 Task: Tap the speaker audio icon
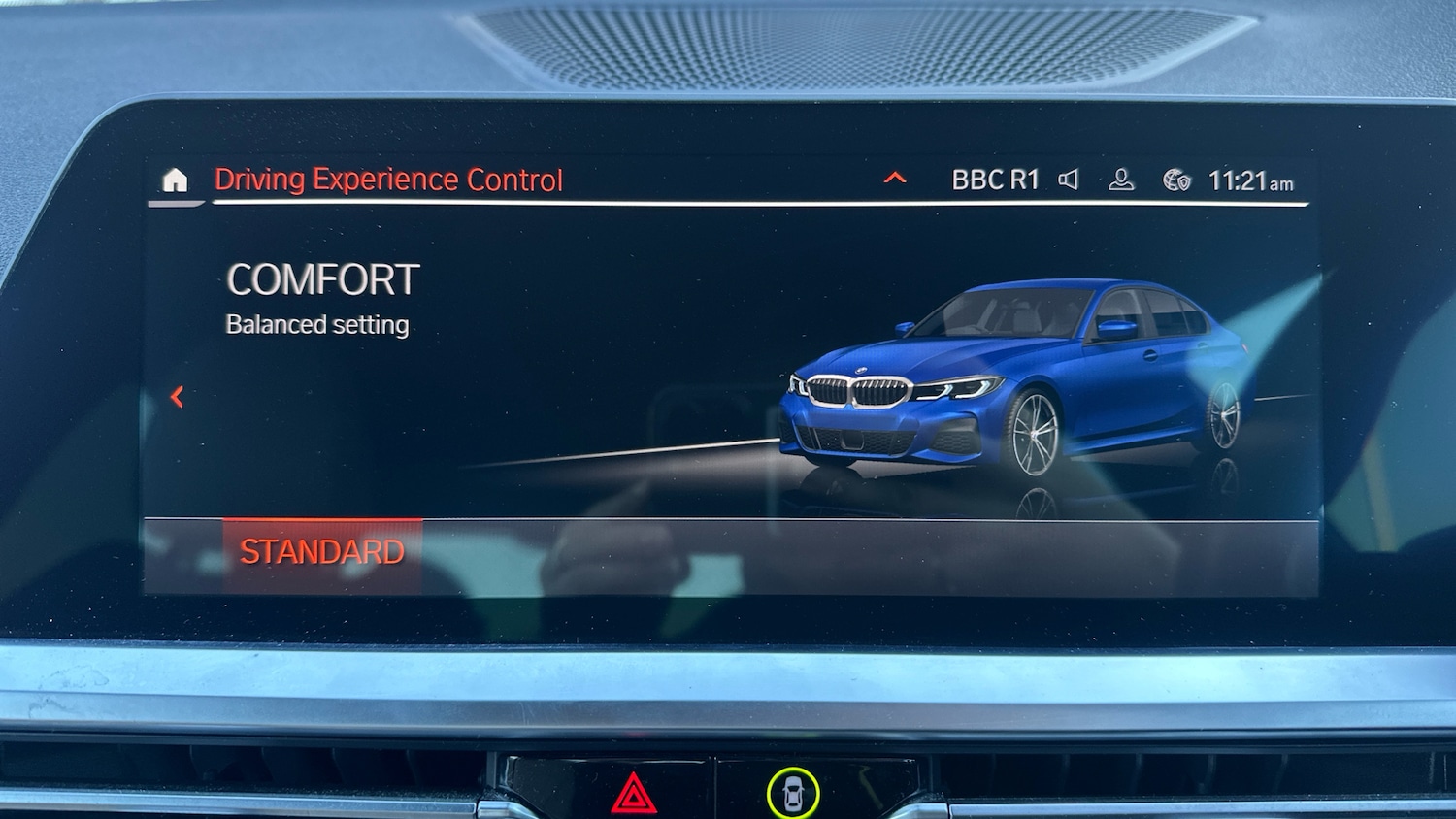point(1069,179)
